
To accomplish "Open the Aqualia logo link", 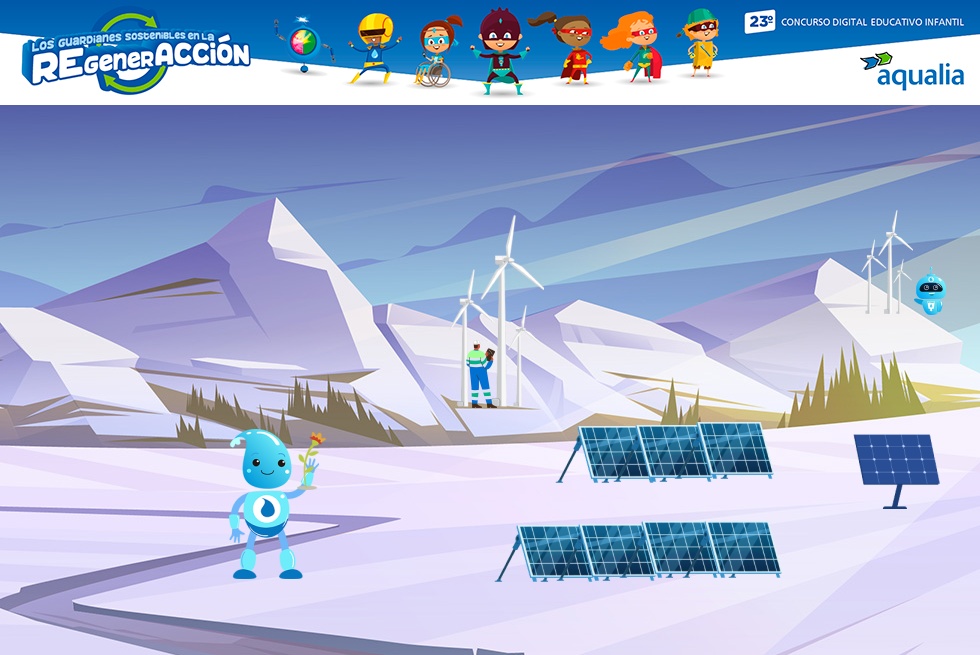I will (912, 70).
